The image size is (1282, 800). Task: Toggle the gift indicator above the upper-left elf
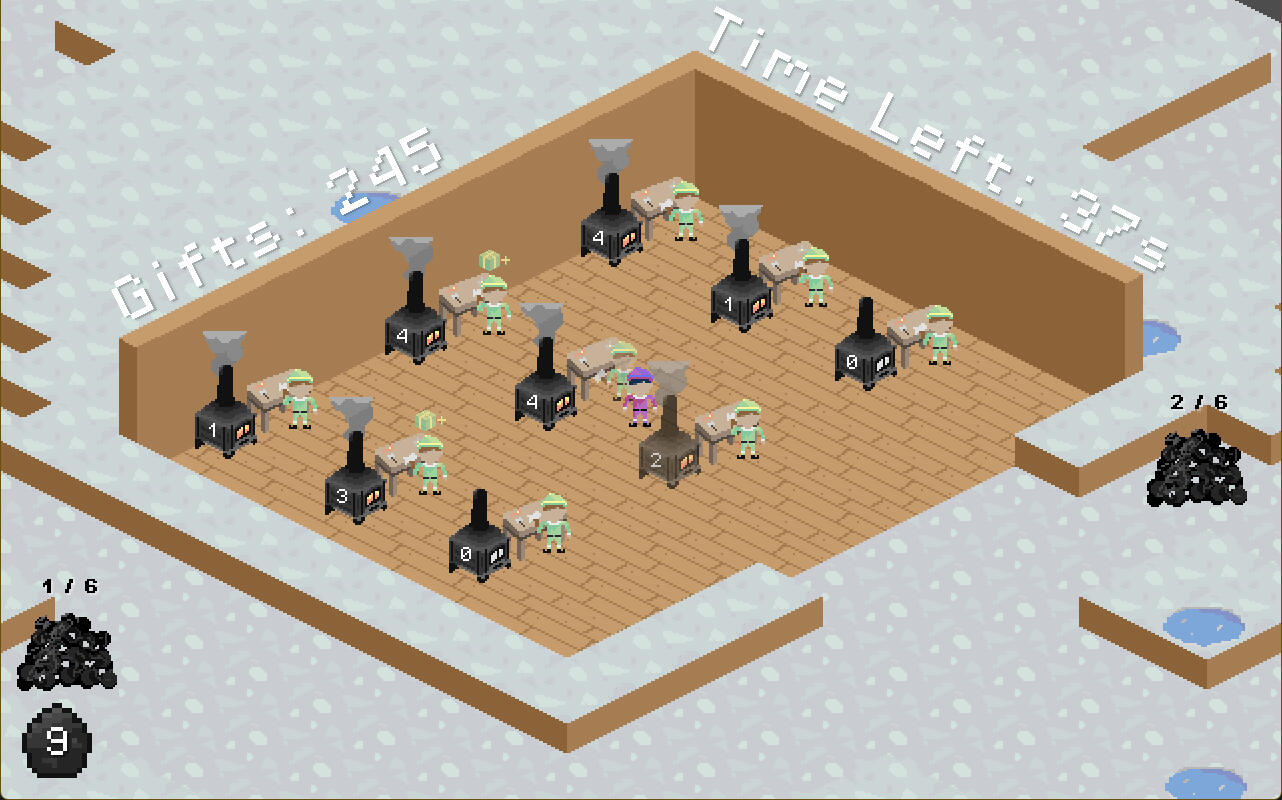[x=492, y=260]
